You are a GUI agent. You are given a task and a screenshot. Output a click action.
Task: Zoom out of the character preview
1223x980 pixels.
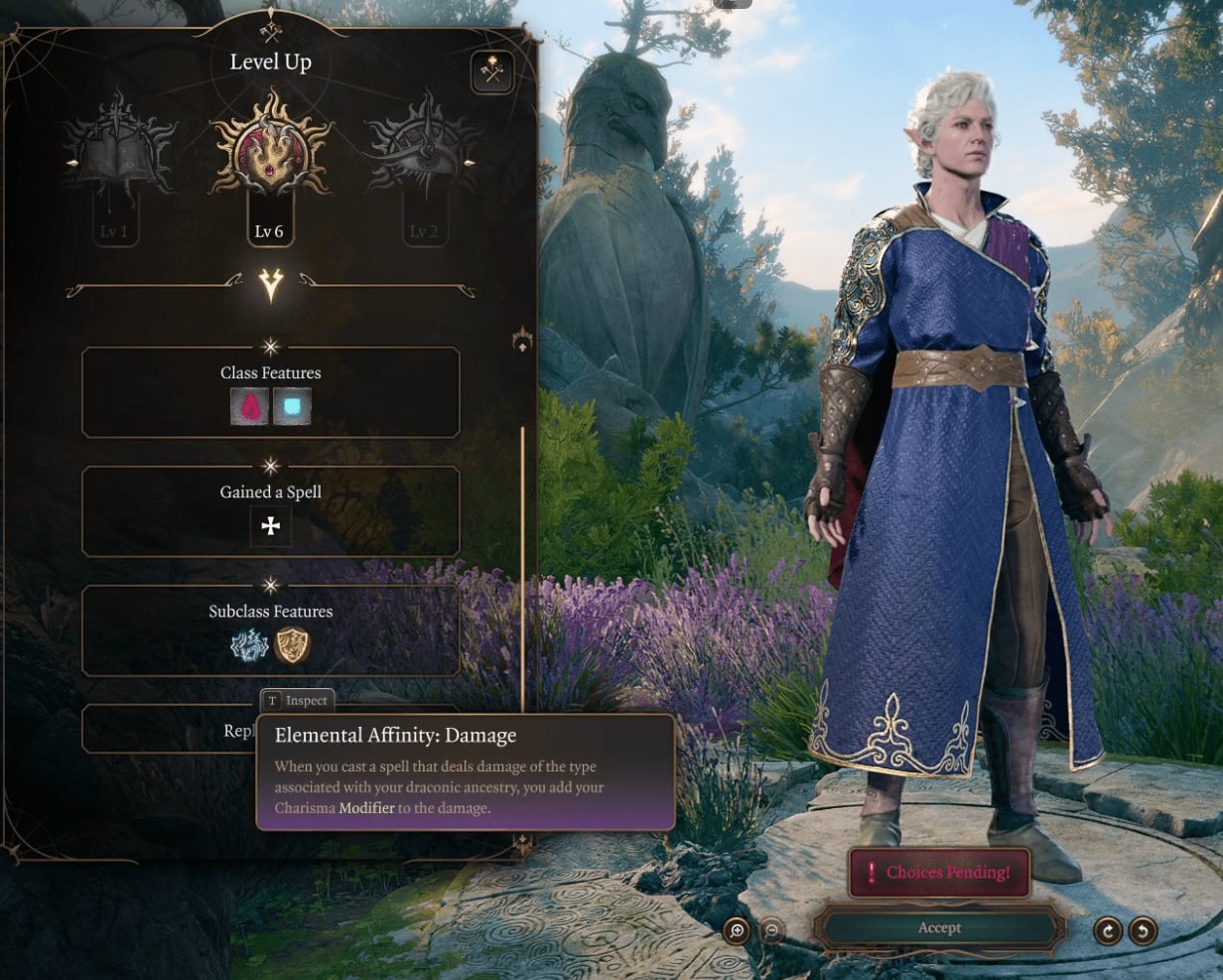771,930
